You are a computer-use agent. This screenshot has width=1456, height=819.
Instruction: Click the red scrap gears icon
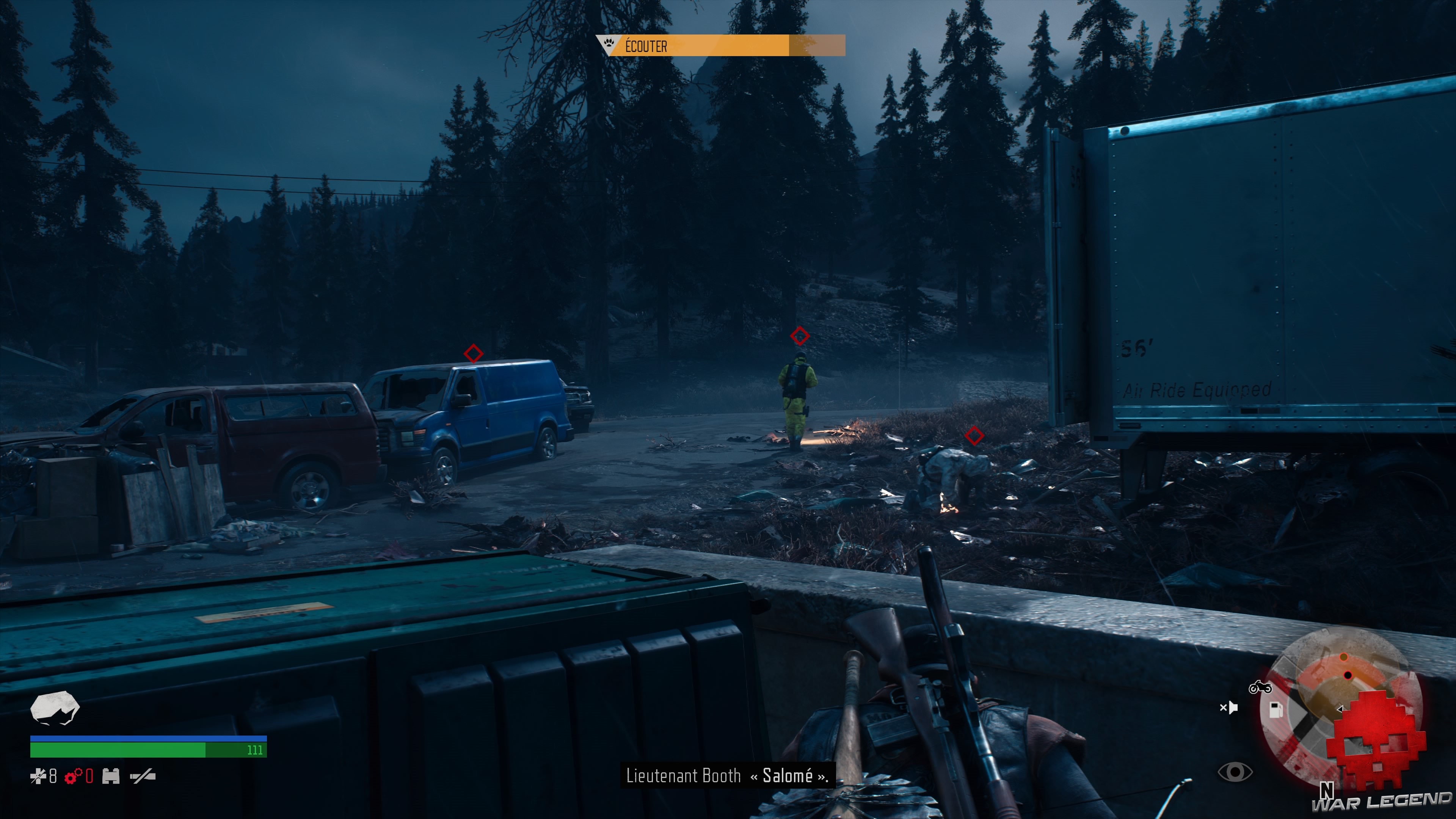[x=74, y=778]
